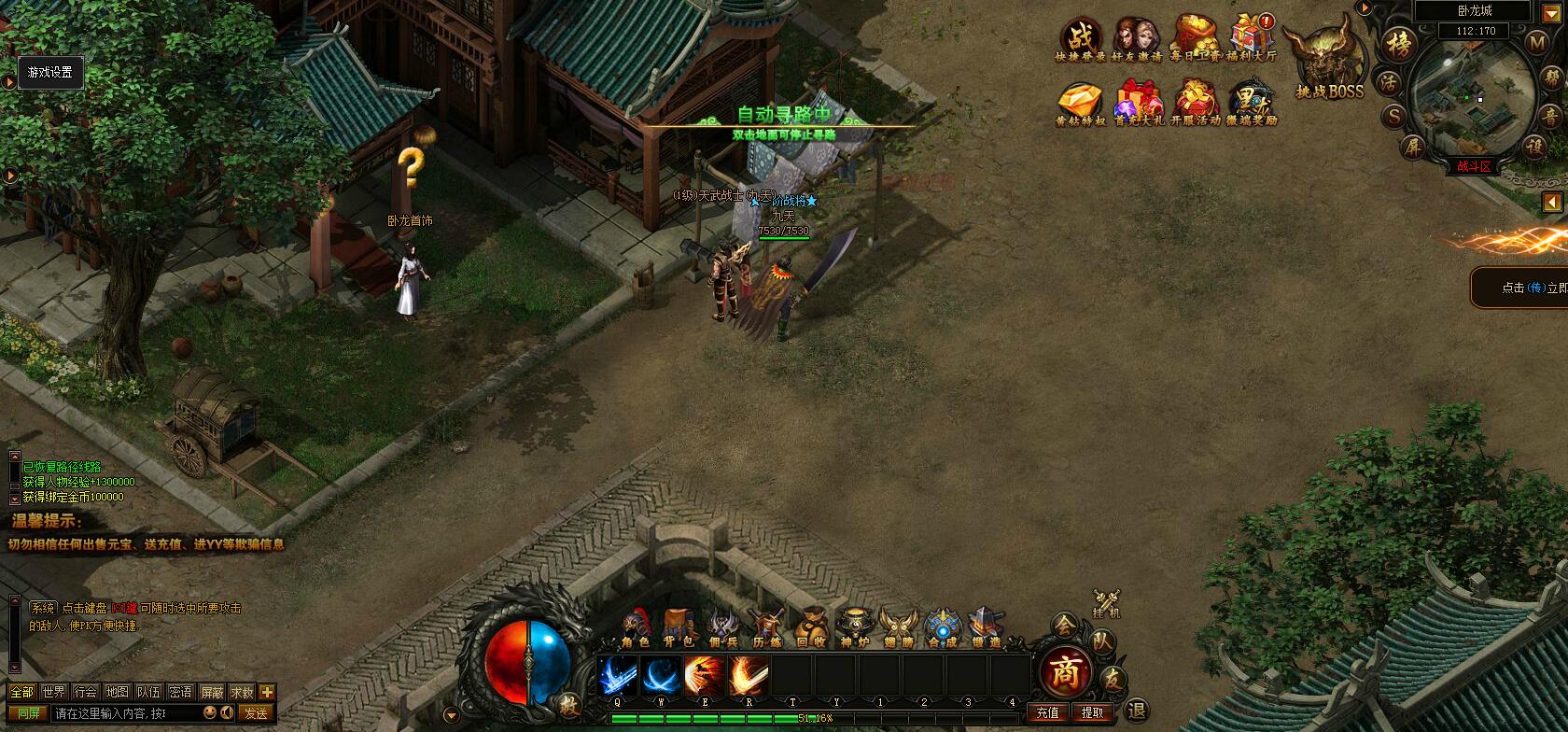Open the 首充大礼 first-recharge gift
Image resolution: width=1568 pixels, height=732 pixels.
1138,102
